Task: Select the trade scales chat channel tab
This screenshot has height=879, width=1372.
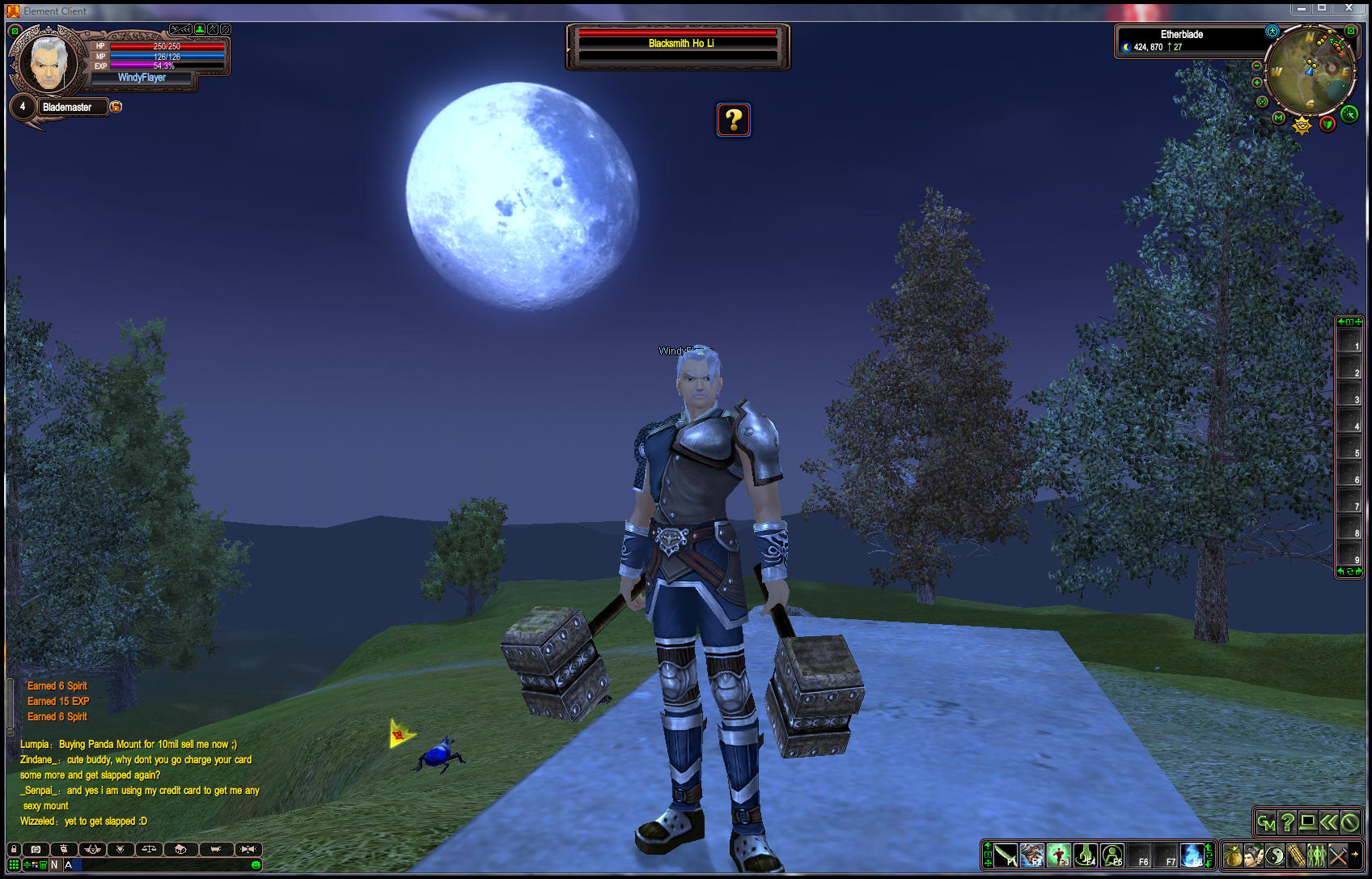Action: pos(149,849)
